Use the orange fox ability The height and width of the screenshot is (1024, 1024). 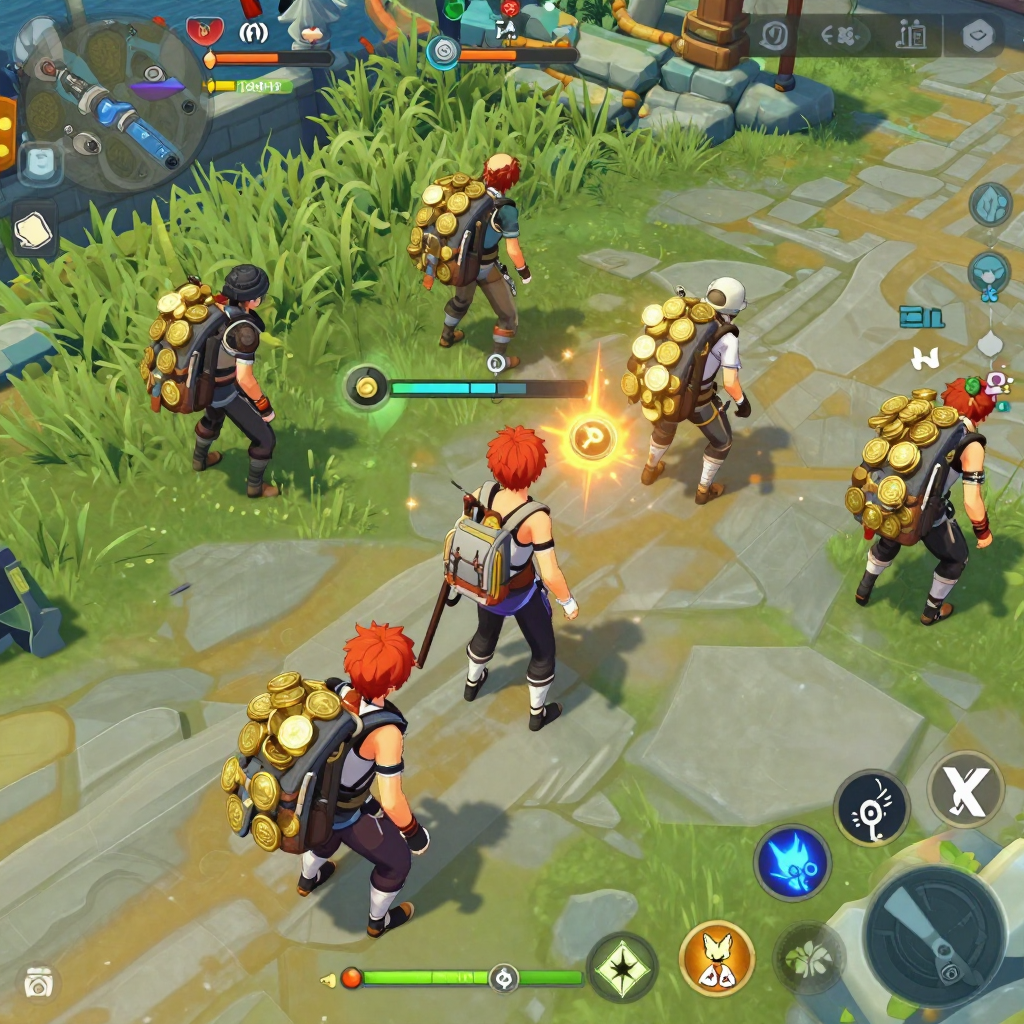click(x=716, y=958)
